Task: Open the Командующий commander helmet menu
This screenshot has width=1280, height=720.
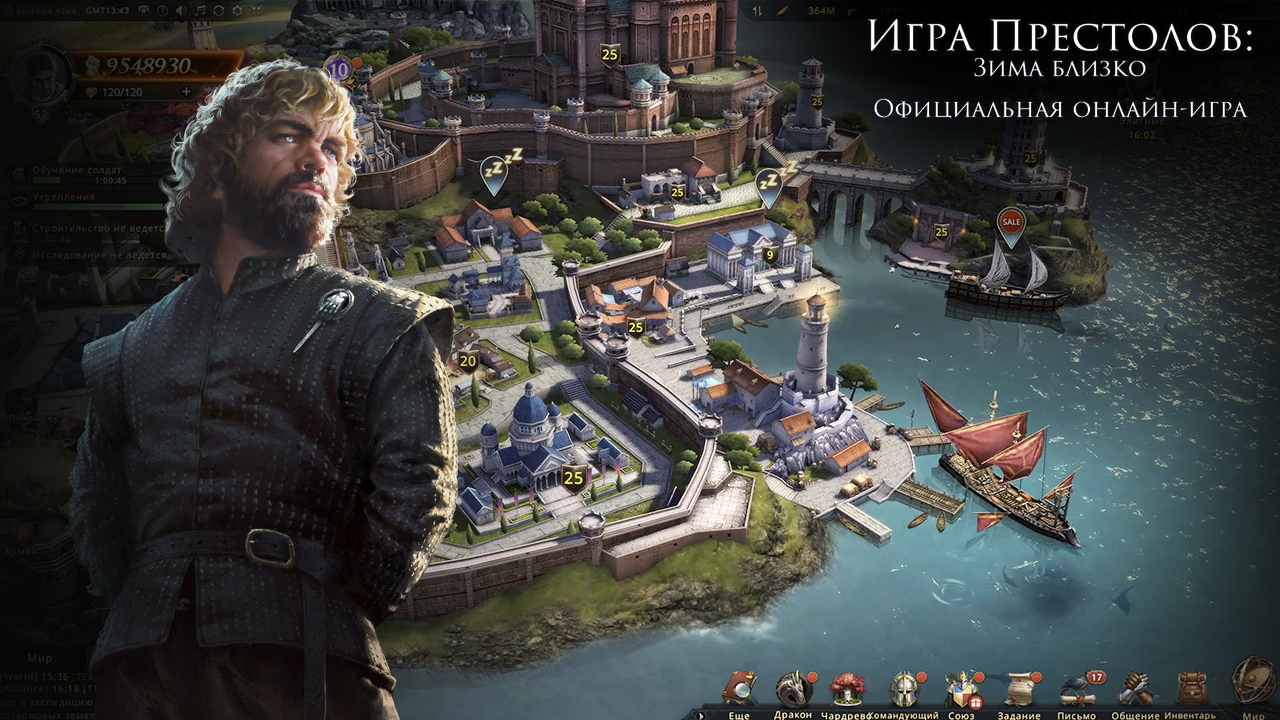Action: [x=905, y=689]
